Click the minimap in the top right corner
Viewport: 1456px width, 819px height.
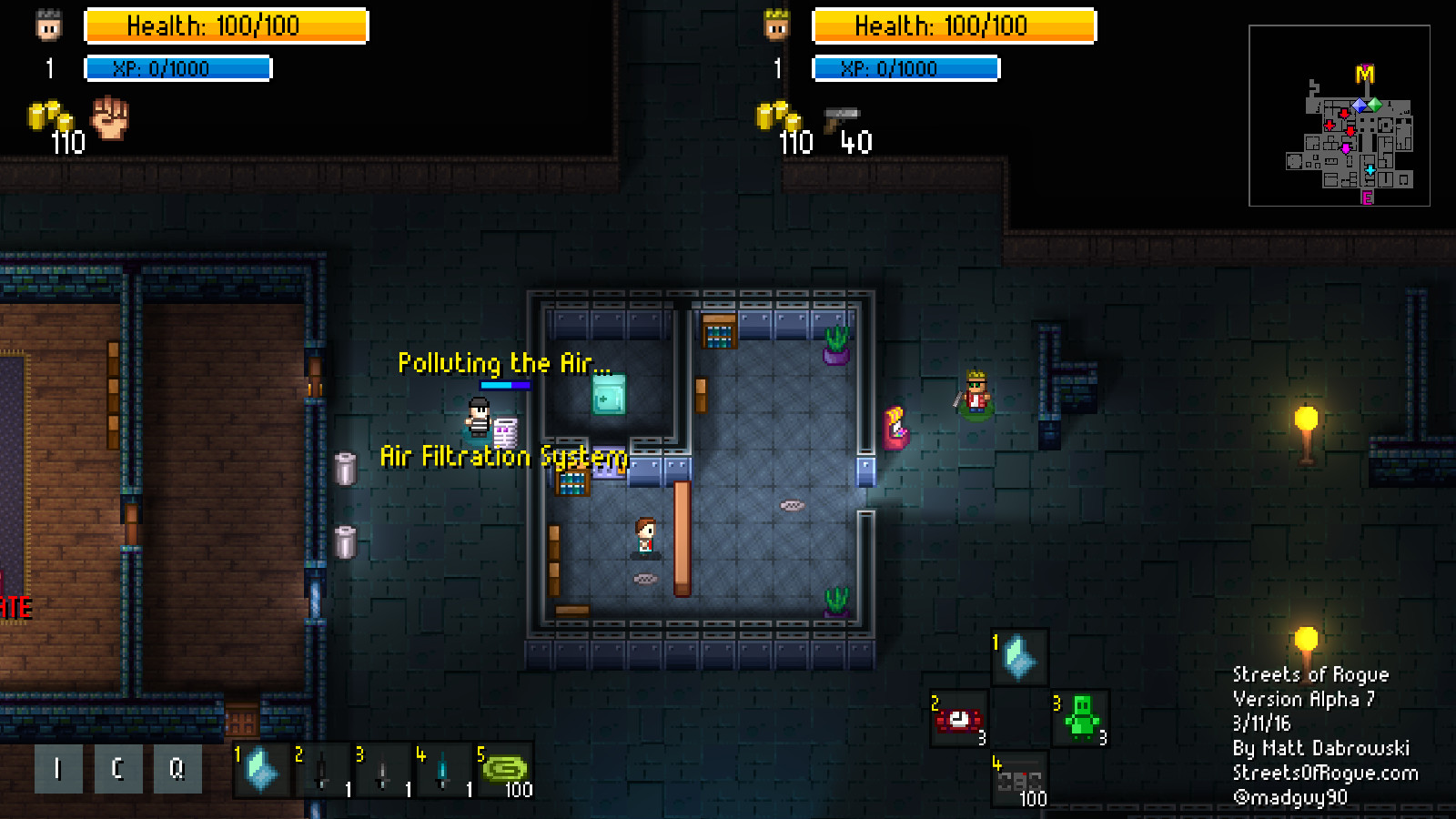pyautogui.click(x=1340, y=118)
